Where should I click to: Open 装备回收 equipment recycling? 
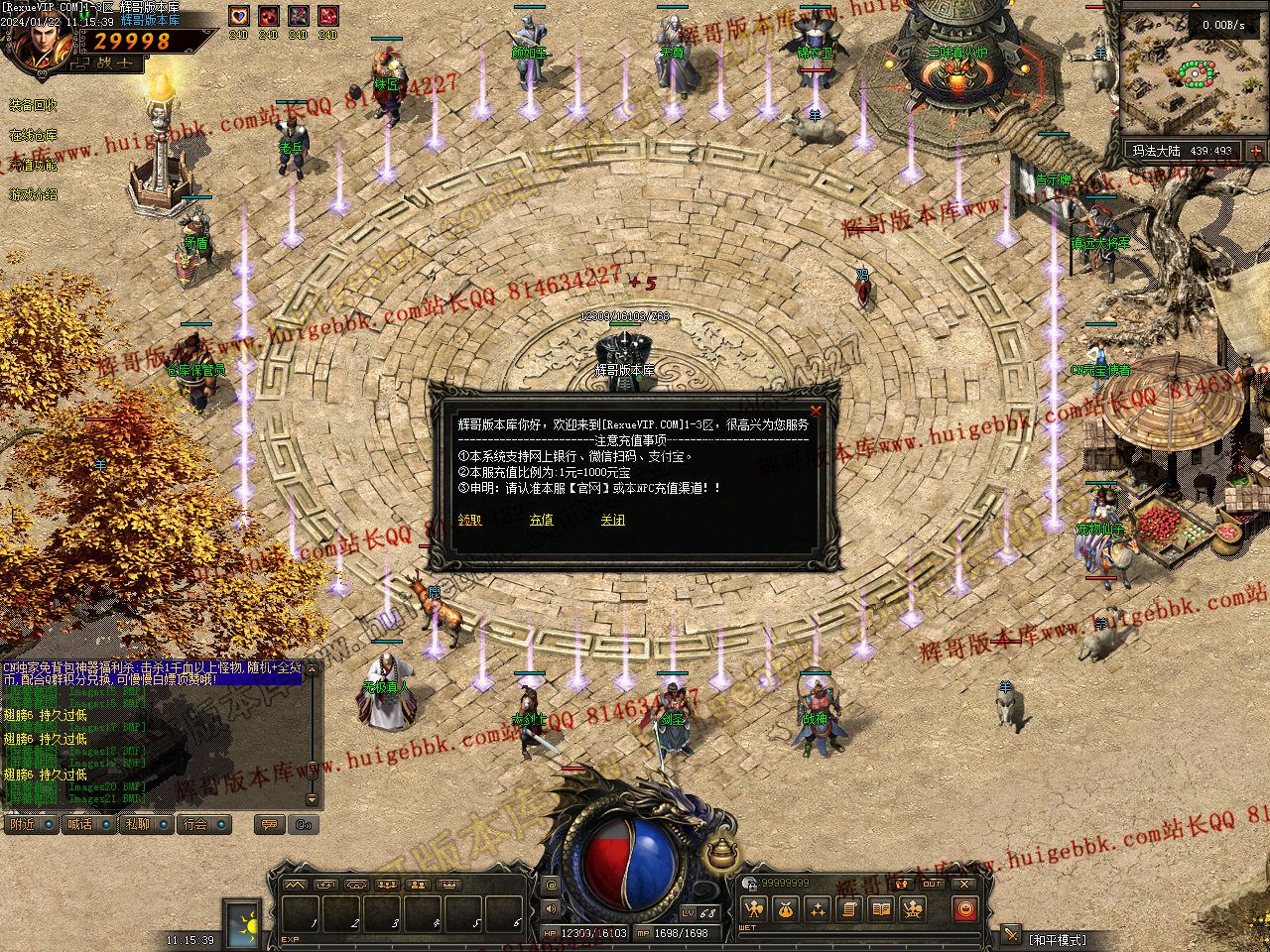click(x=34, y=105)
